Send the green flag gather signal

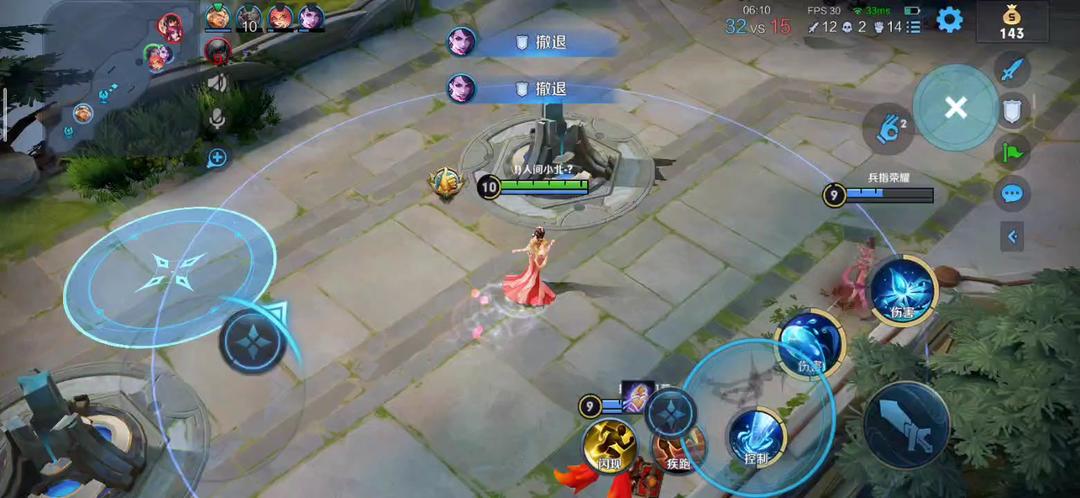(1012, 152)
